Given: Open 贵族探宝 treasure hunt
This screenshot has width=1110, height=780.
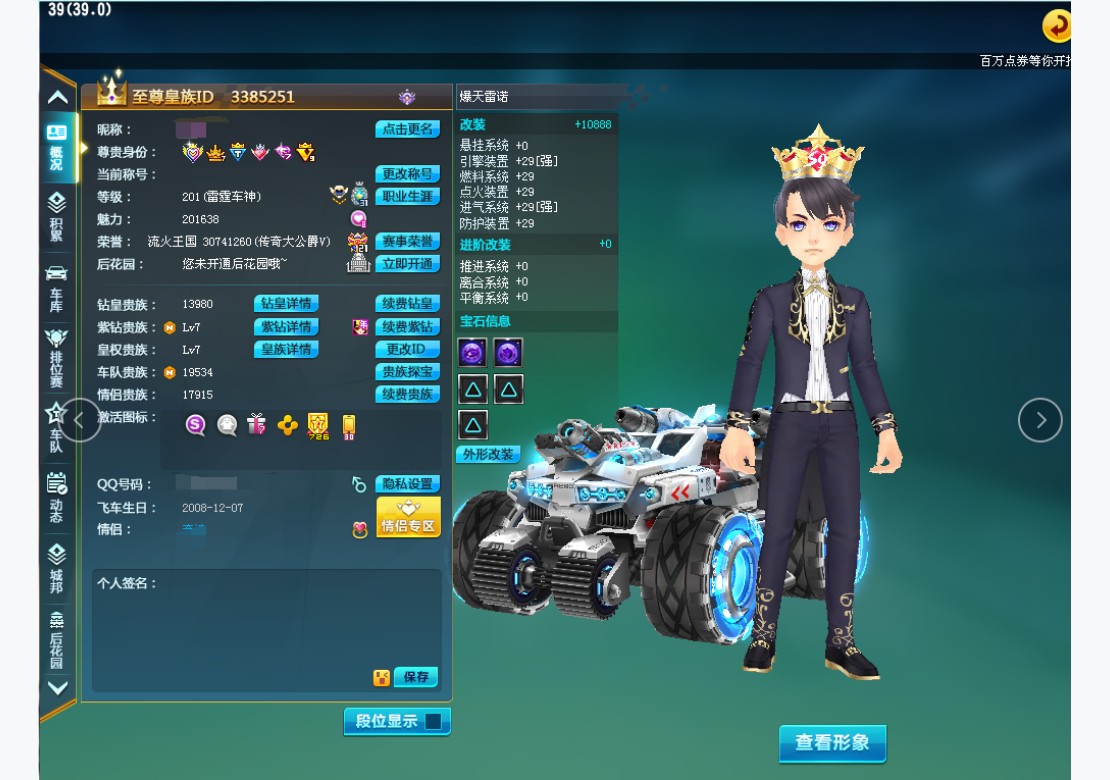Looking at the screenshot, I should click(407, 372).
